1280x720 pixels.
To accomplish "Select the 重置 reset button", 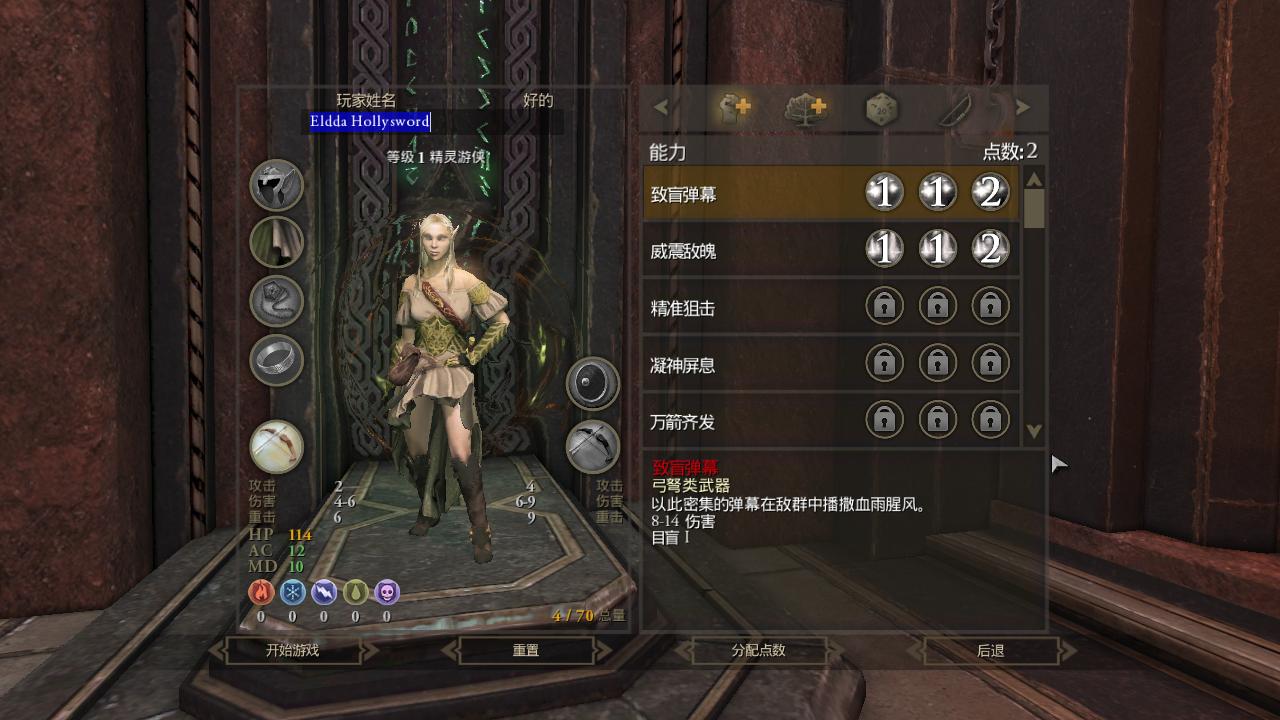I will tap(526, 650).
